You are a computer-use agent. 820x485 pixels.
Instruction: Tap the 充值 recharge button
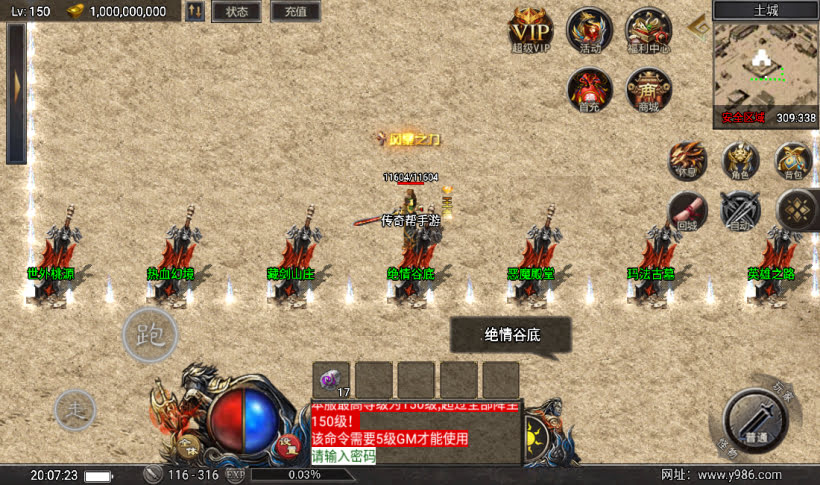[x=295, y=12]
